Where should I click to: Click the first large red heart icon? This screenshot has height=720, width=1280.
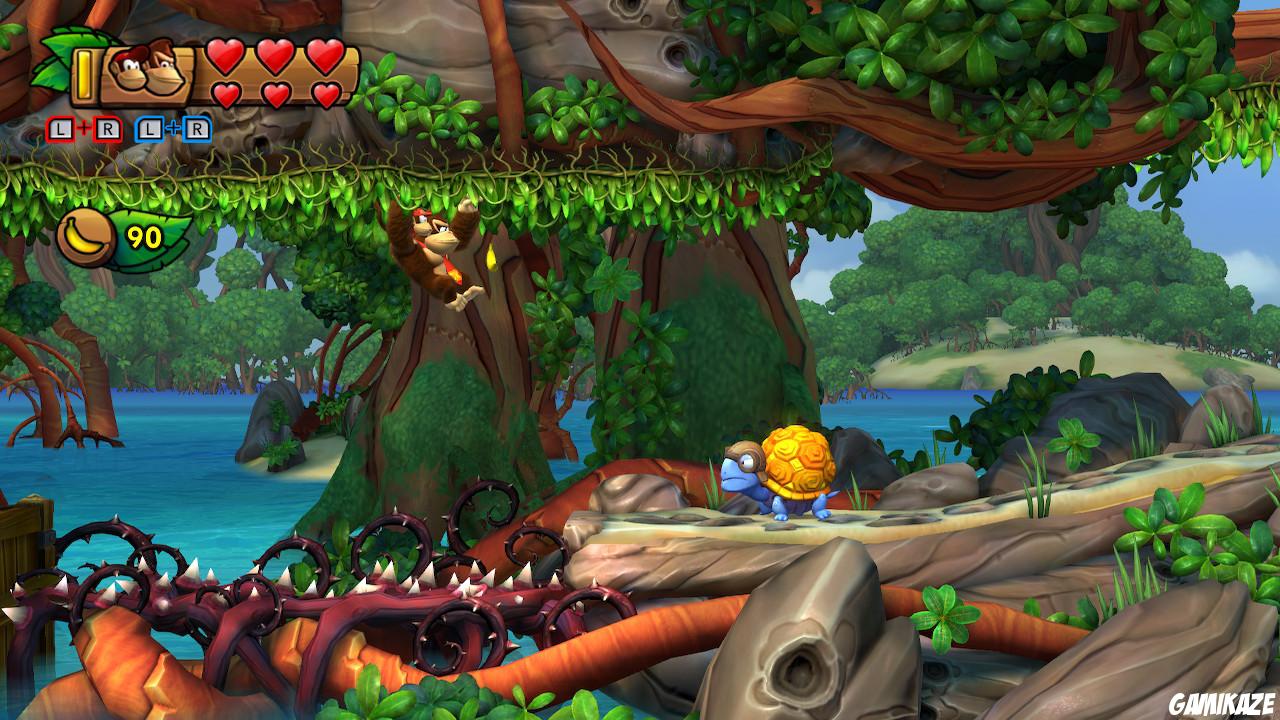[x=223, y=58]
